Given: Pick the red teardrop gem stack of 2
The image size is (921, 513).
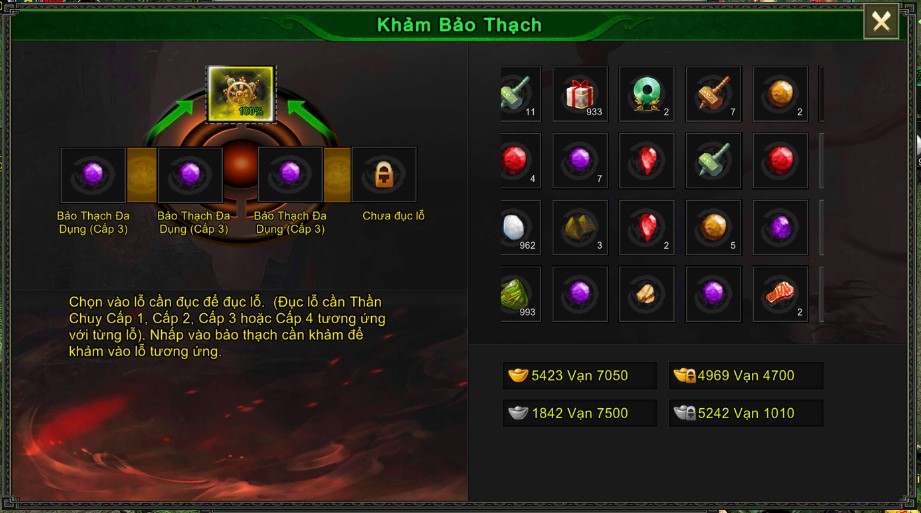Looking at the screenshot, I should point(646,227).
